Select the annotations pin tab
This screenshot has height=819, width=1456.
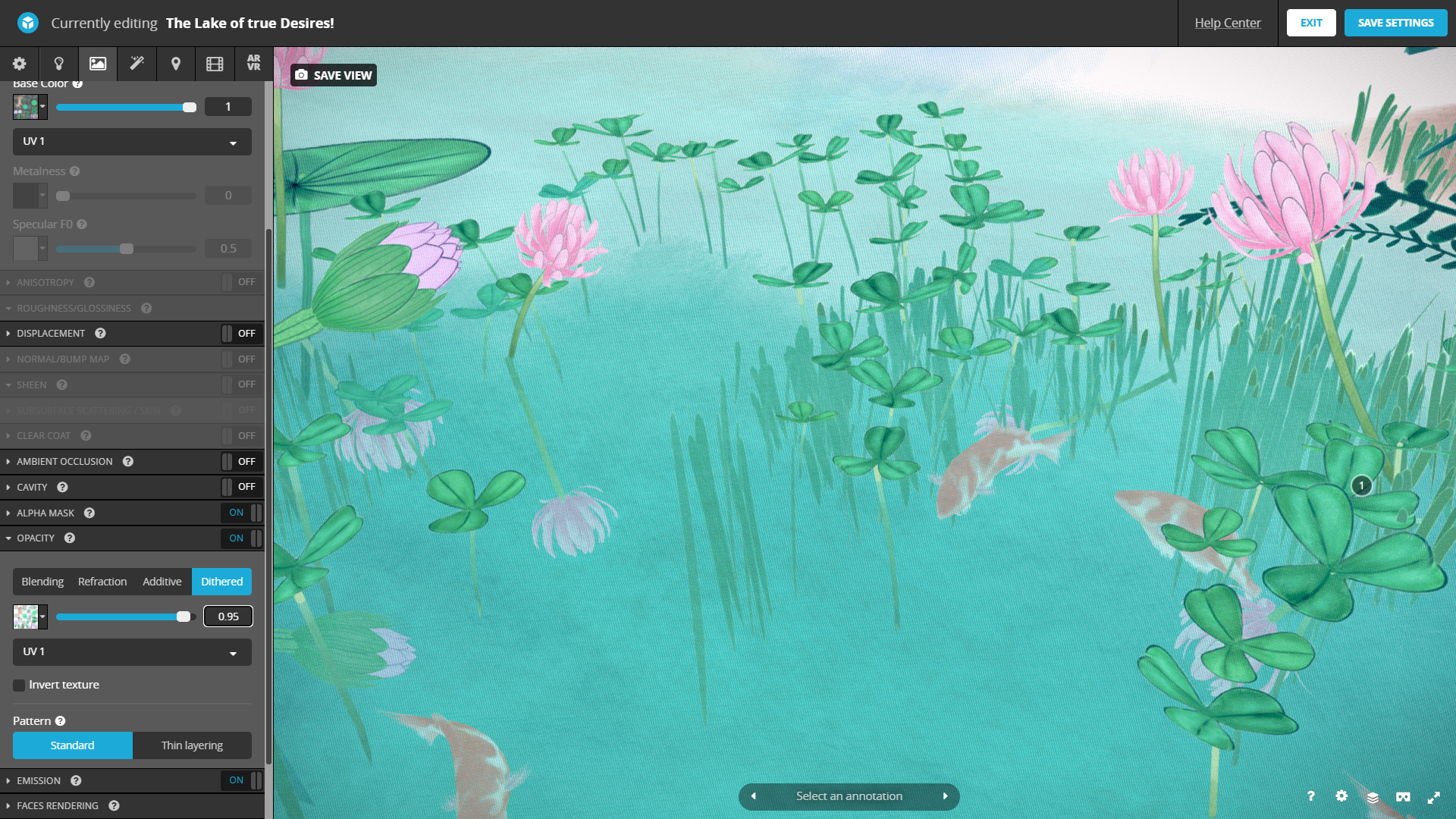pyautogui.click(x=176, y=64)
